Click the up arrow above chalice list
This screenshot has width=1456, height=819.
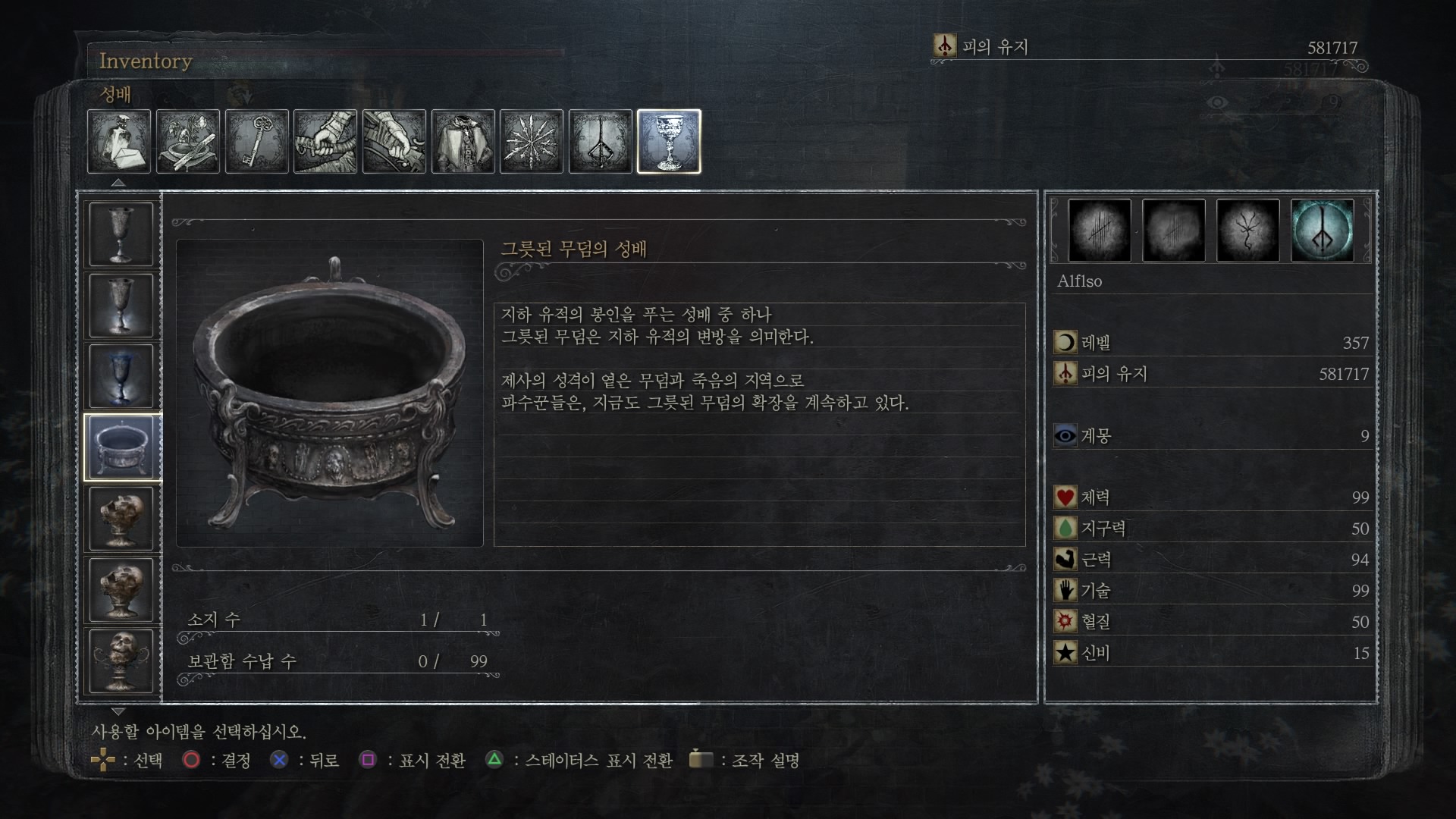coord(118,183)
